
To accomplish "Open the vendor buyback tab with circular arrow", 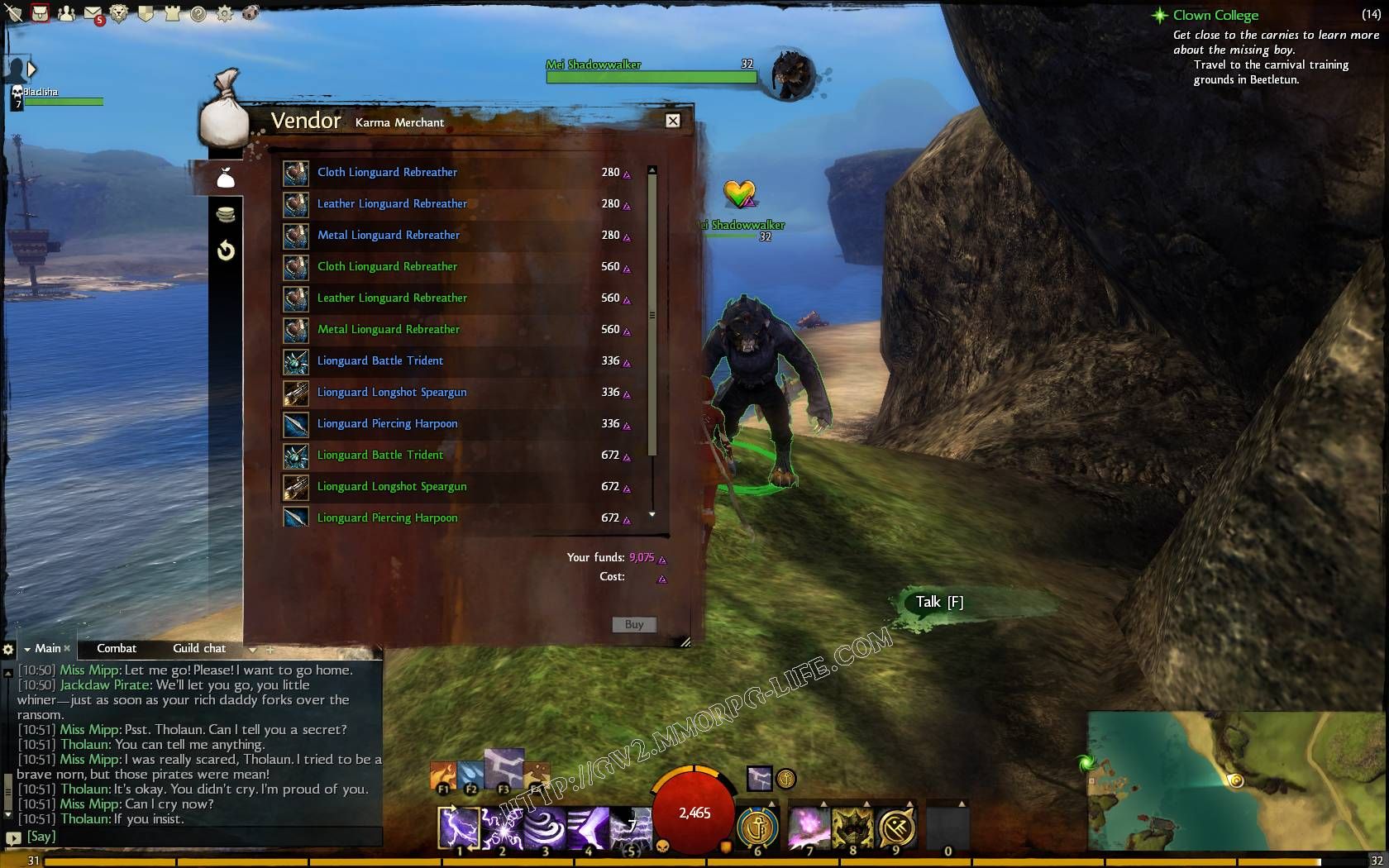I will (226, 250).
